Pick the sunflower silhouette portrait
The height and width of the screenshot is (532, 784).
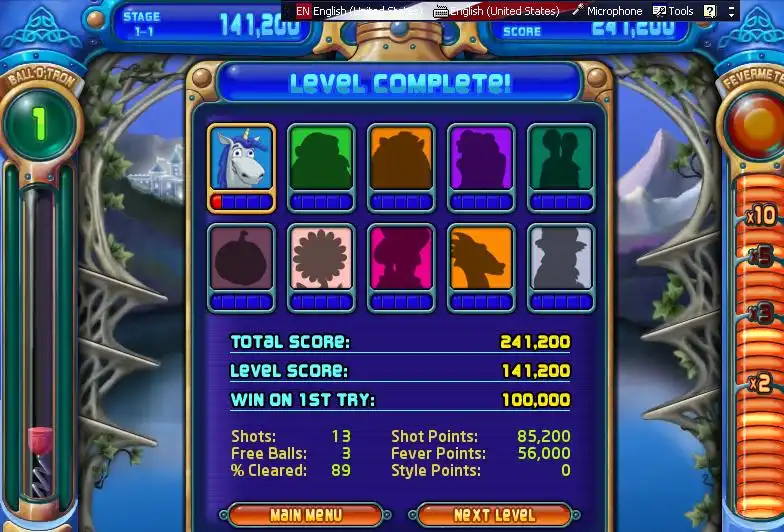[321, 258]
